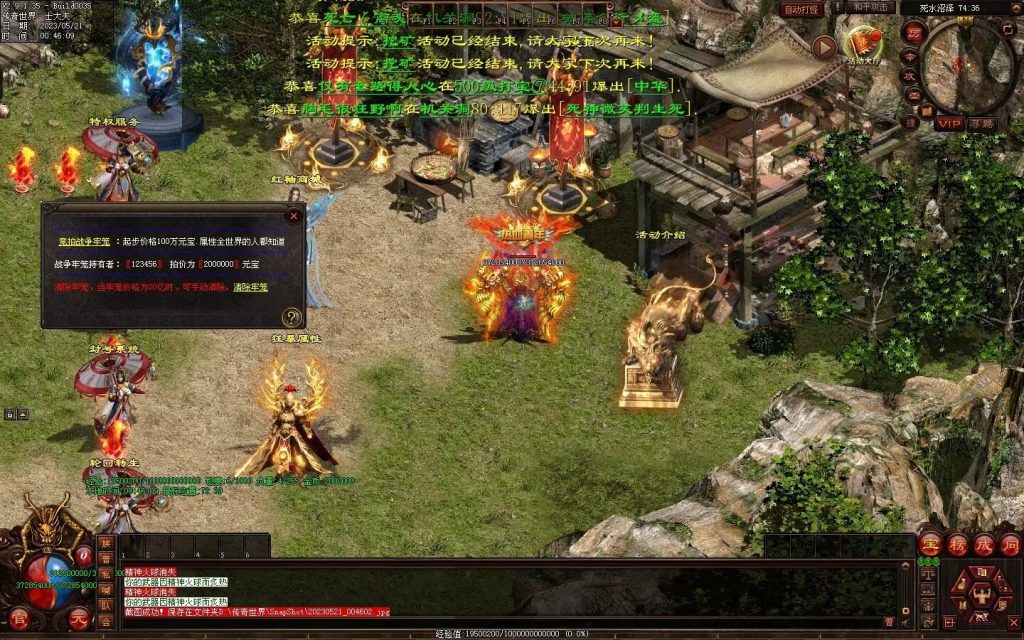The image size is (1024, 640).
Task: Click the round play arrow button
Action: (824, 47)
